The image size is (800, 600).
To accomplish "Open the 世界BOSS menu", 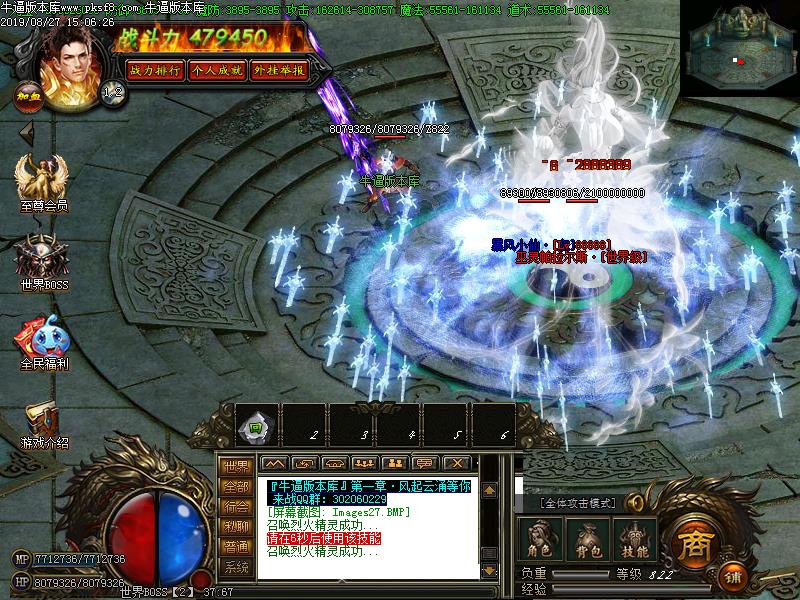I will (42, 260).
